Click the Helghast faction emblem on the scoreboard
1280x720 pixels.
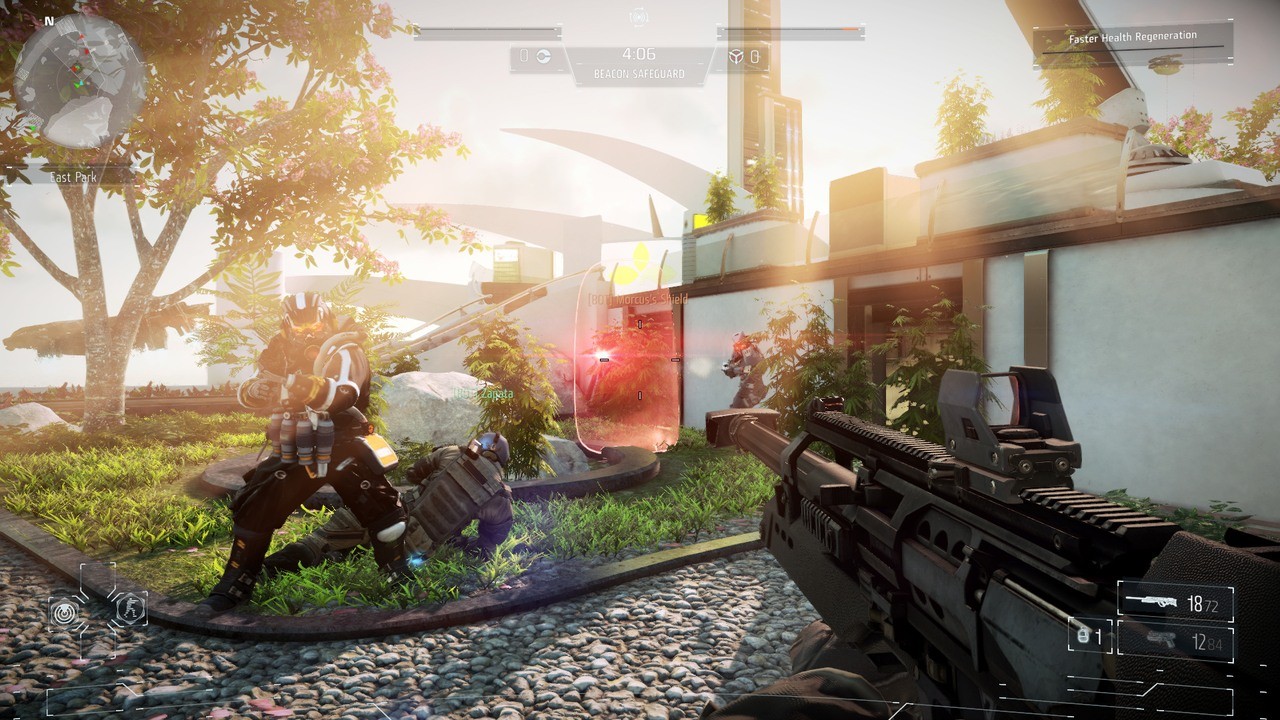(x=737, y=55)
